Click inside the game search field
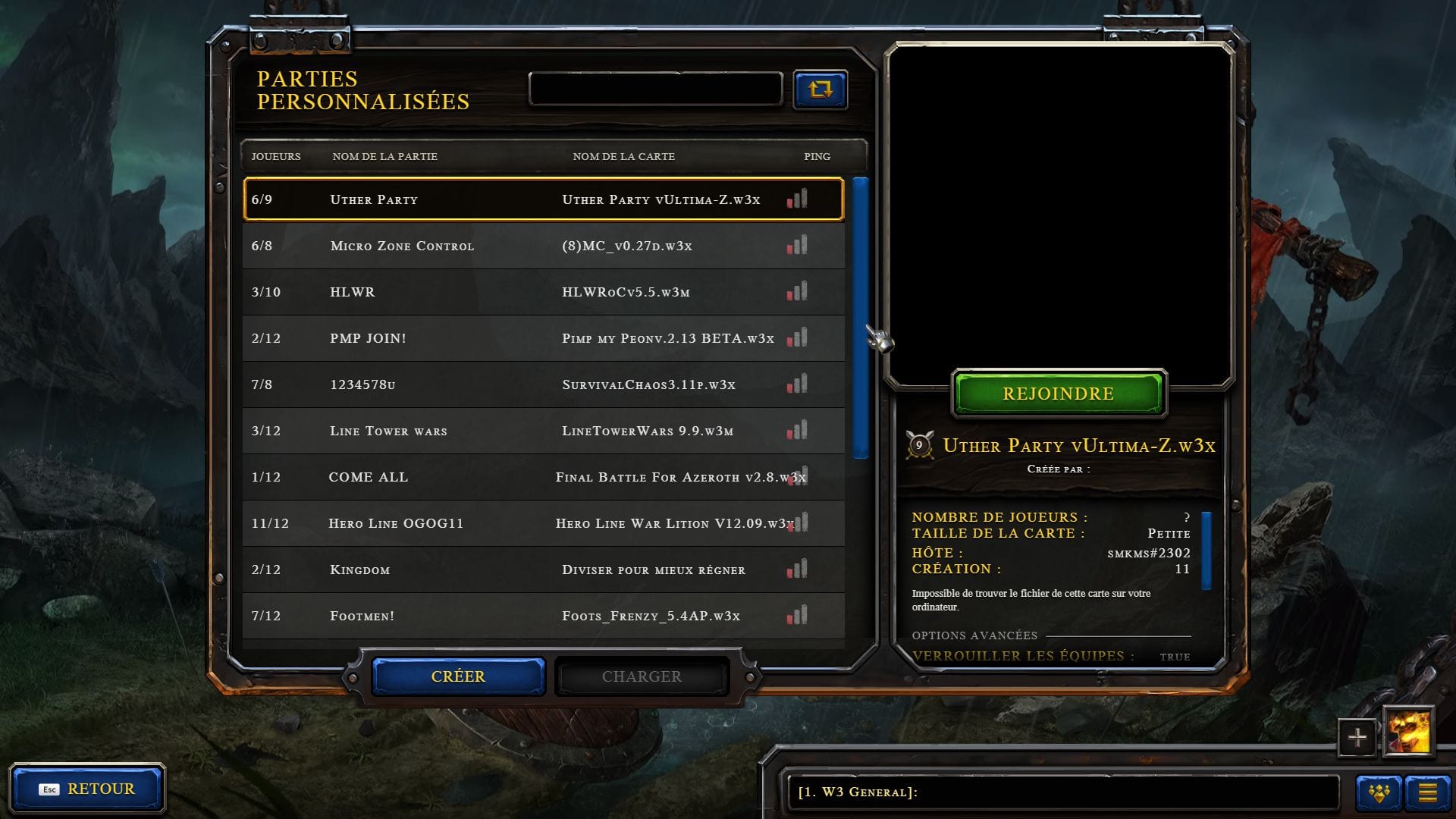The width and height of the screenshot is (1456, 819). pyautogui.click(x=654, y=88)
